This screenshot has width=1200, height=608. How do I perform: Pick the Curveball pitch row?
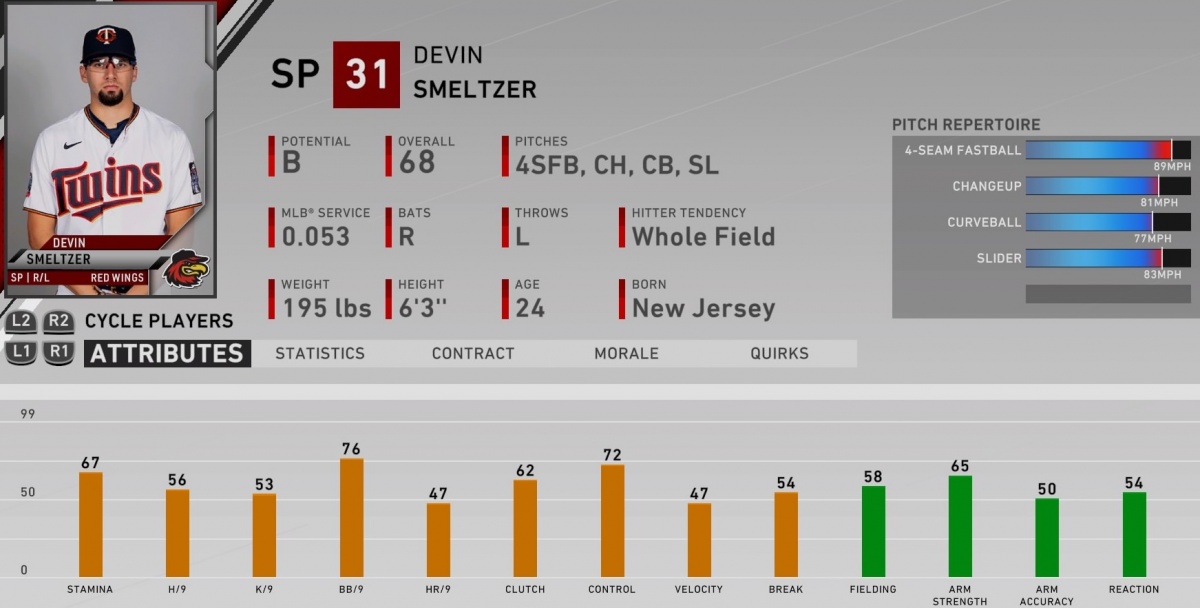coord(1041,222)
